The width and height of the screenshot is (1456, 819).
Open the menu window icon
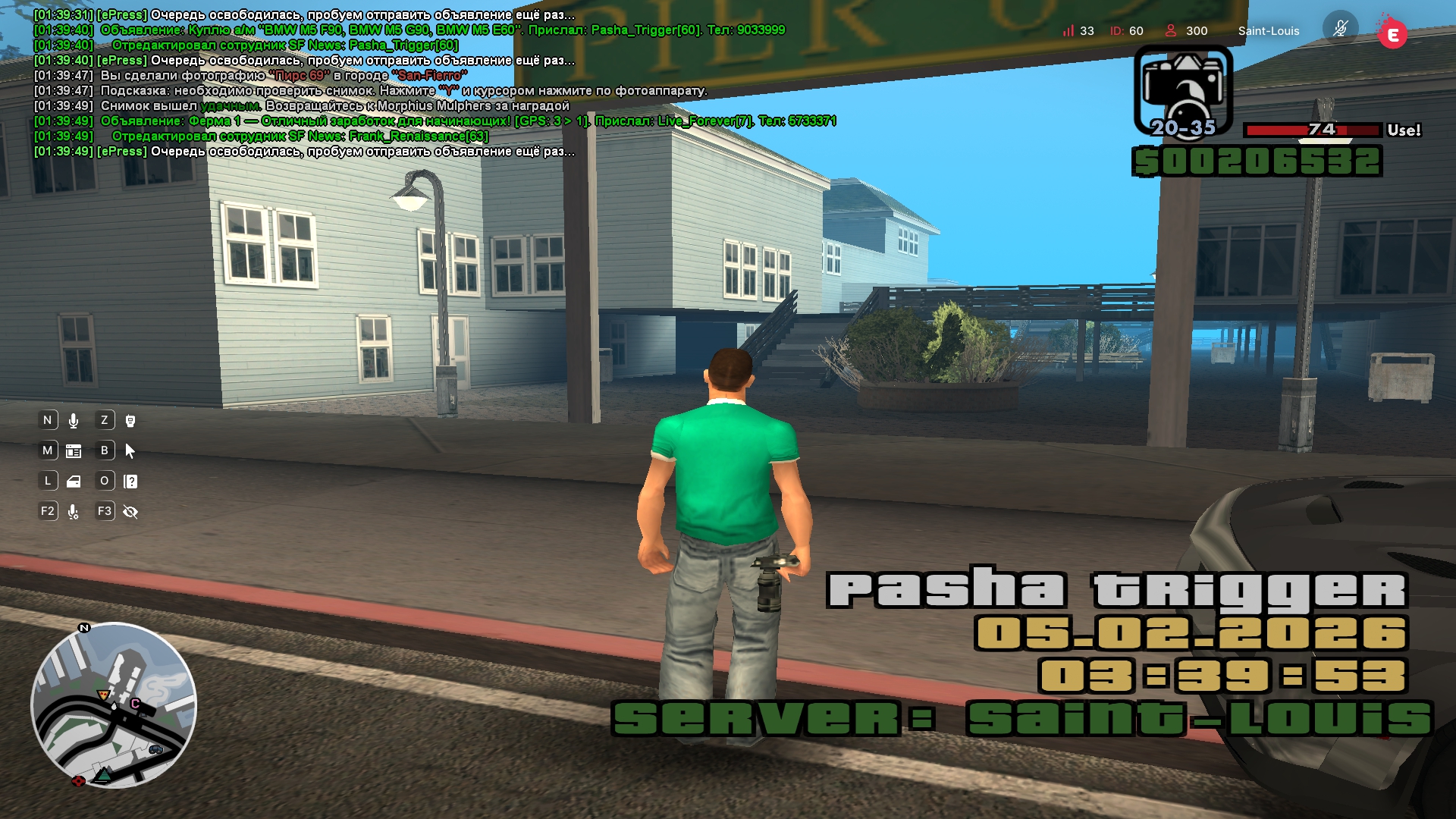coord(74,451)
